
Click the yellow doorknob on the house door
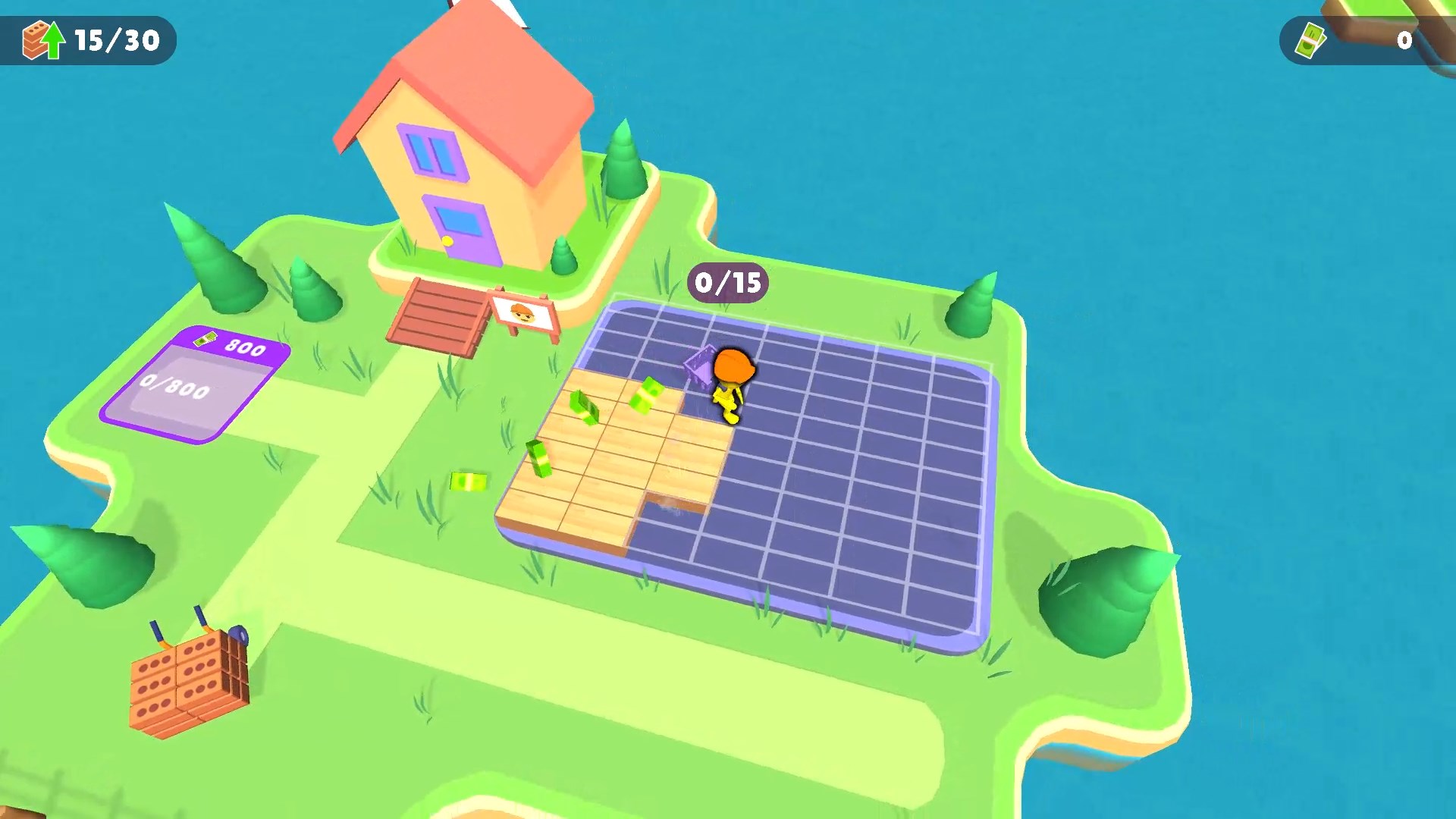(x=446, y=240)
